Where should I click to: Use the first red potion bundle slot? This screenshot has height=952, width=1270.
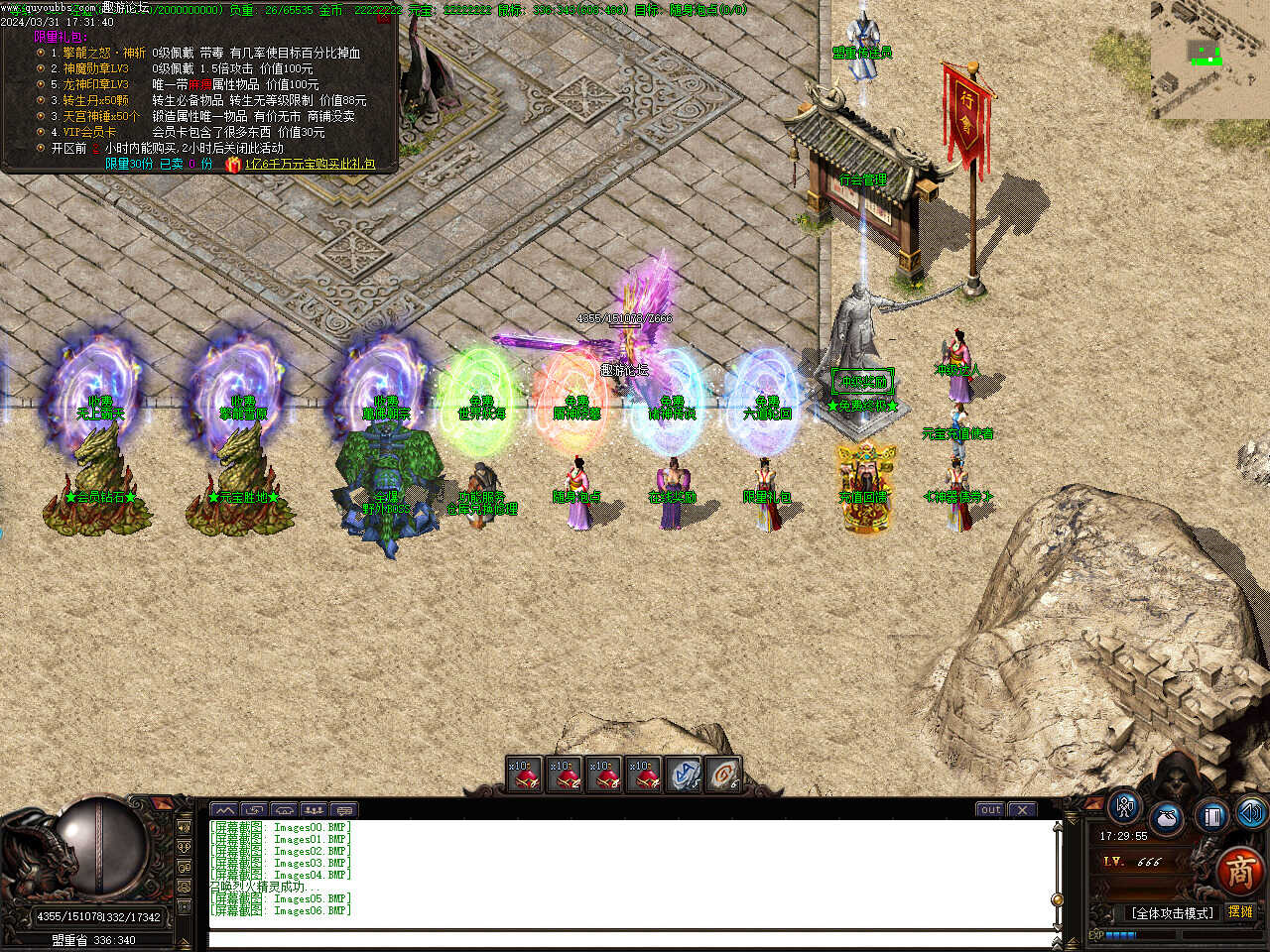[x=524, y=774]
